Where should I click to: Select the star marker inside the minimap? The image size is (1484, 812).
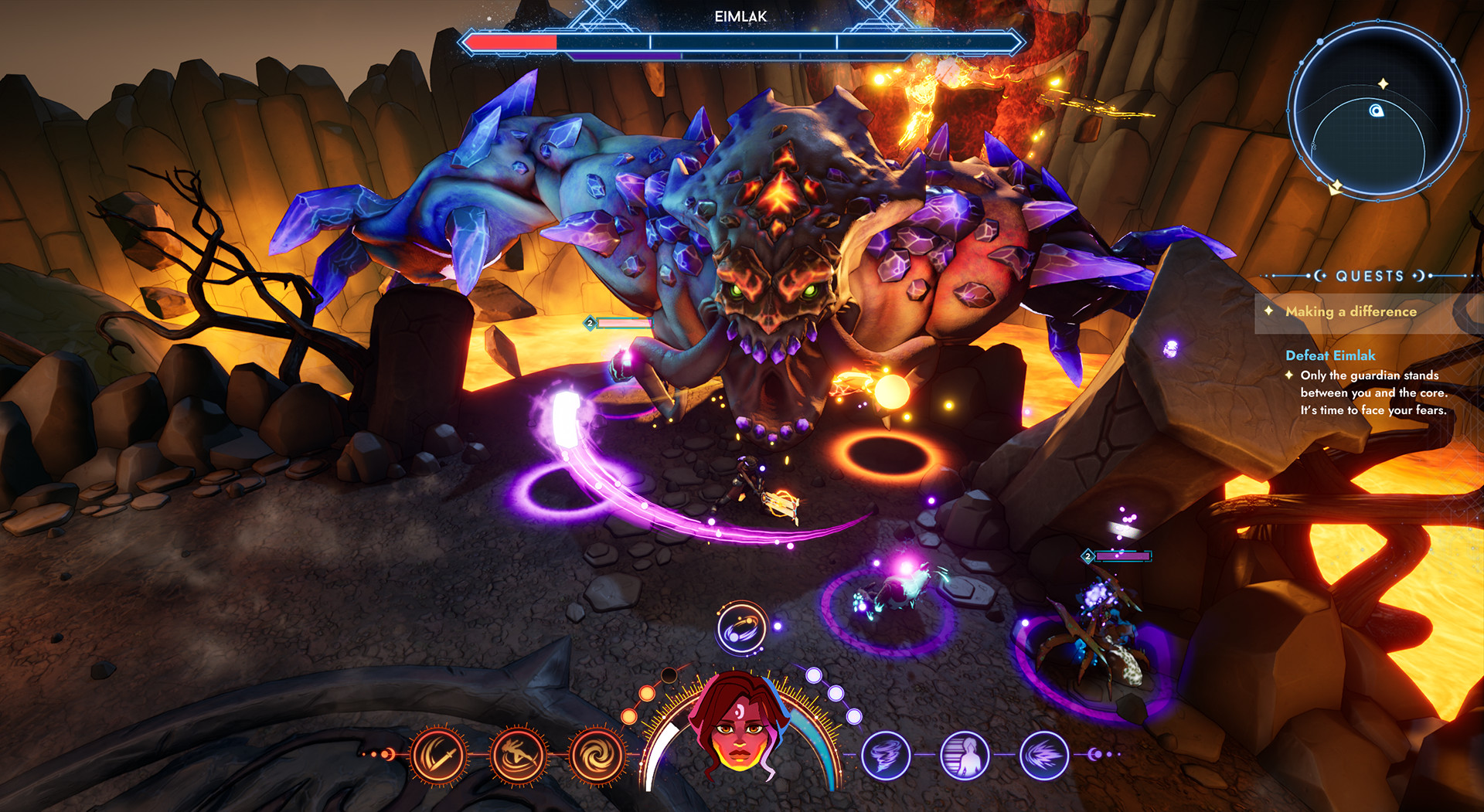click(x=1383, y=83)
